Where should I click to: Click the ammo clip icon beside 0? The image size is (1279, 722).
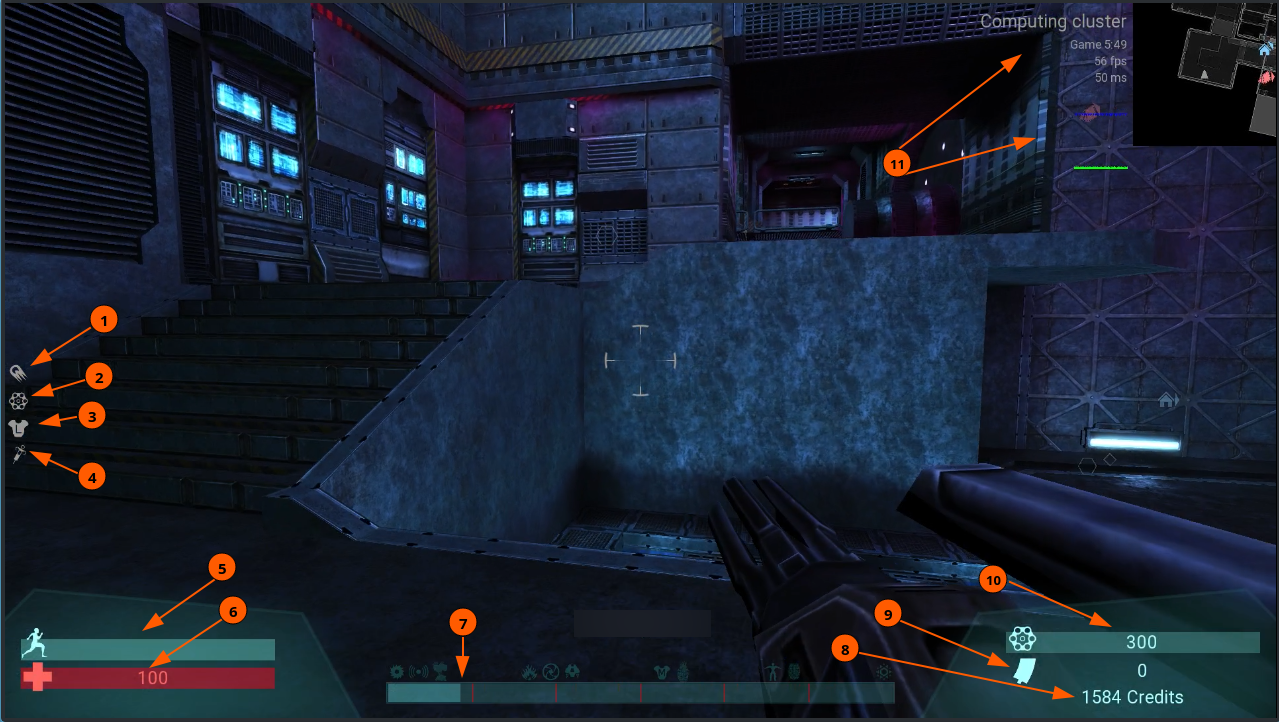(1021, 671)
